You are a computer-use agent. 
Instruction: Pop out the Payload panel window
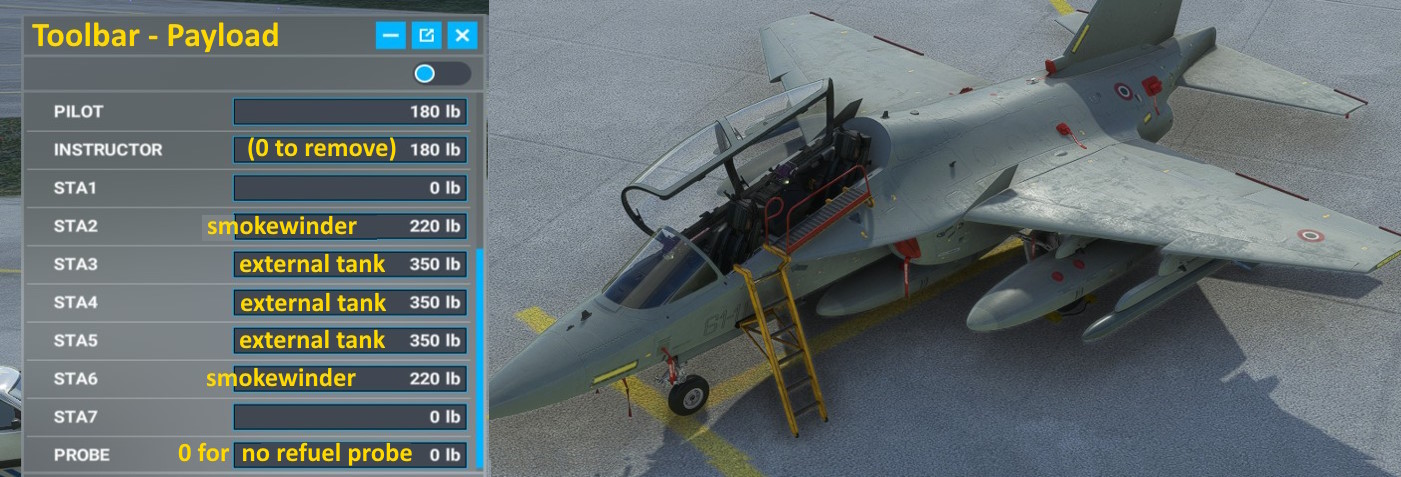[x=427, y=36]
